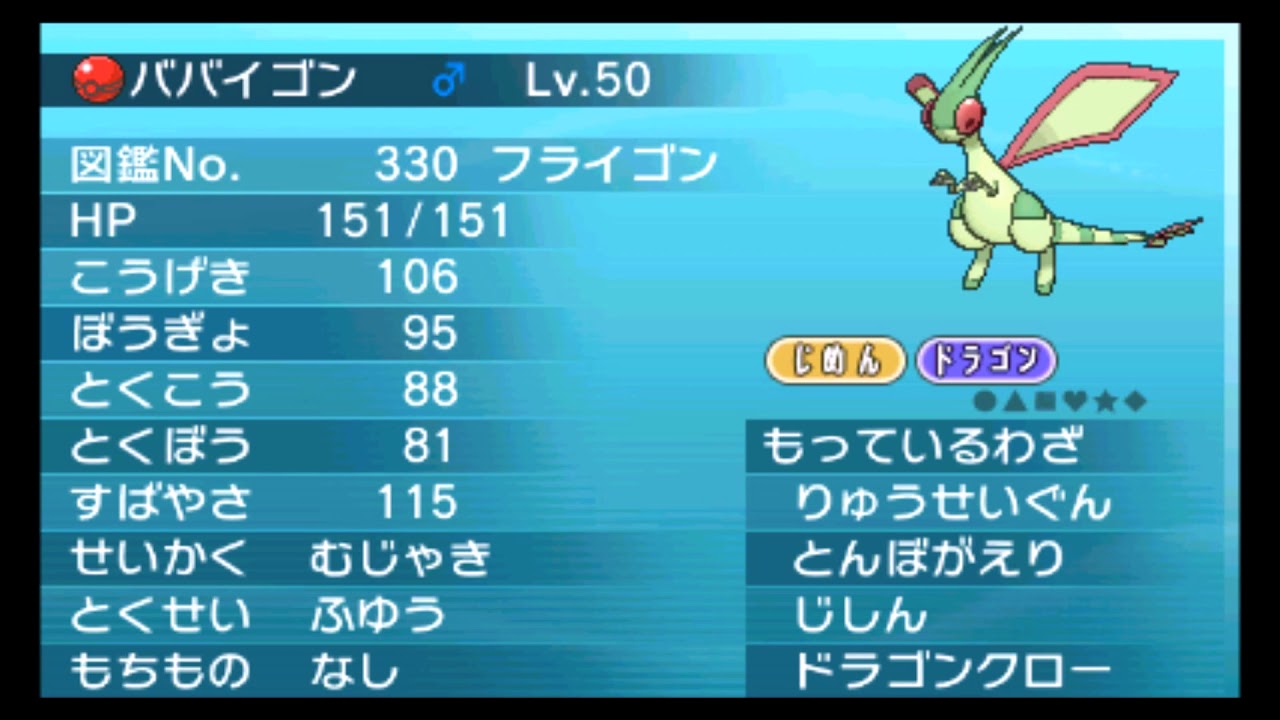Screen dimensions: 1280x720
Task: Click the じめん Ground type badge
Action: coord(835,360)
